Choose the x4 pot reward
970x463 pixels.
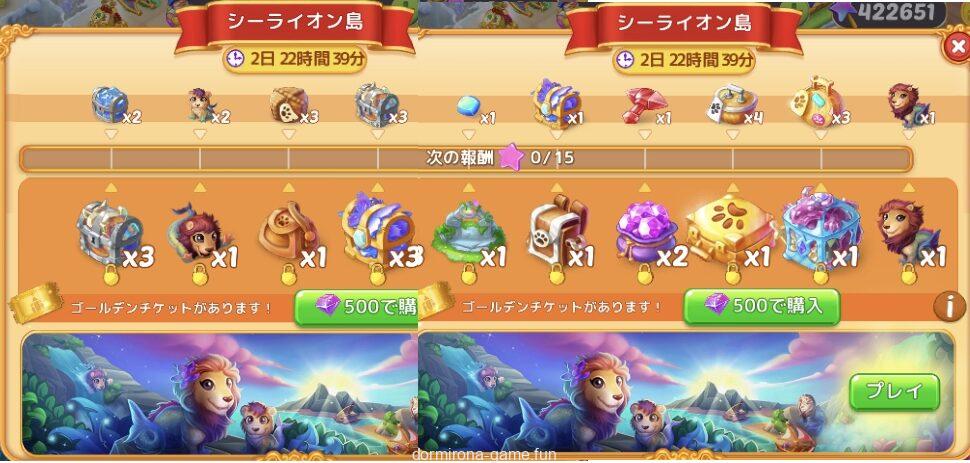731,103
